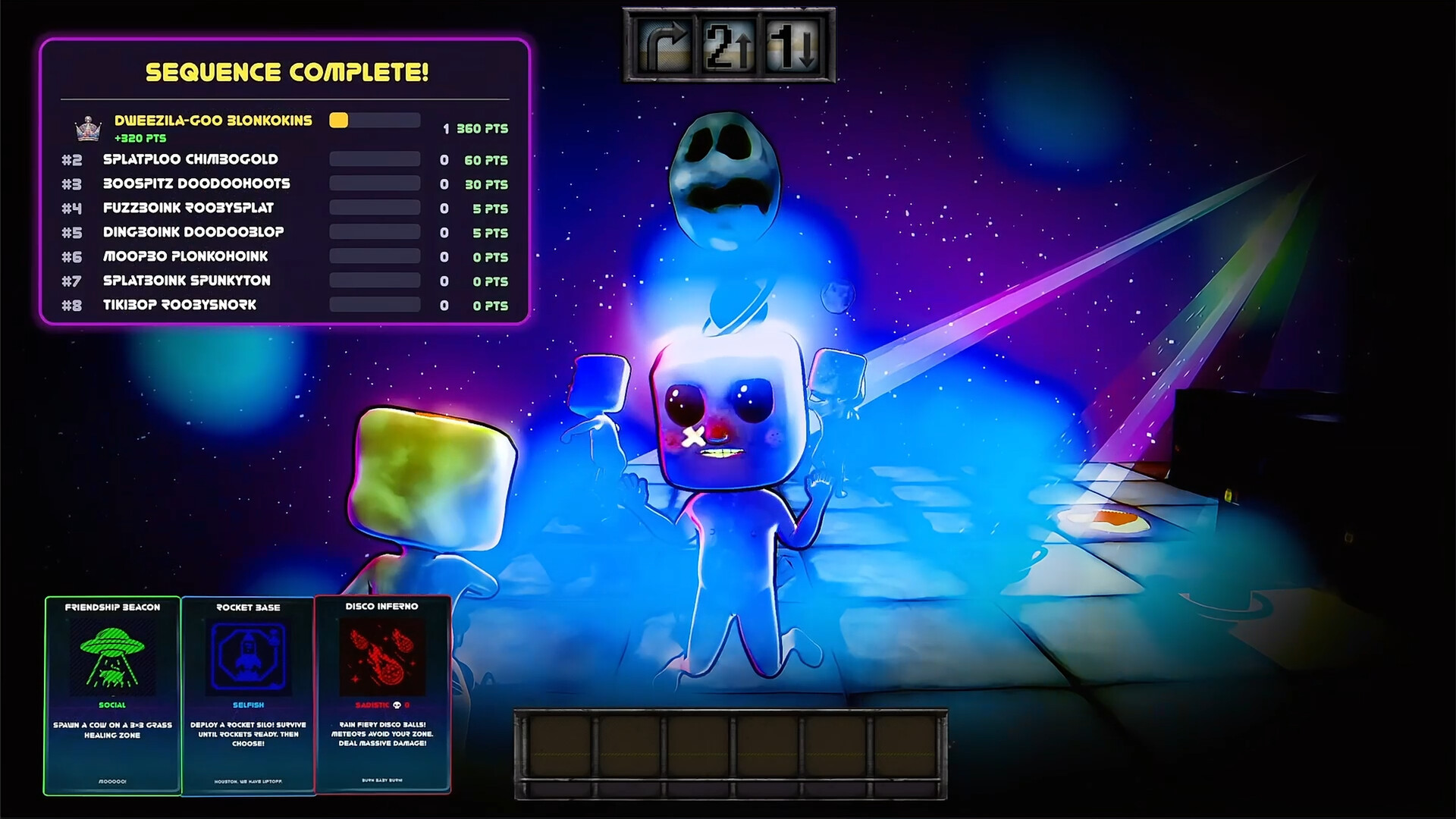Image resolution: width=1456 pixels, height=819 pixels.
Task: Select the Rocket Base card tab
Action: click(249, 692)
